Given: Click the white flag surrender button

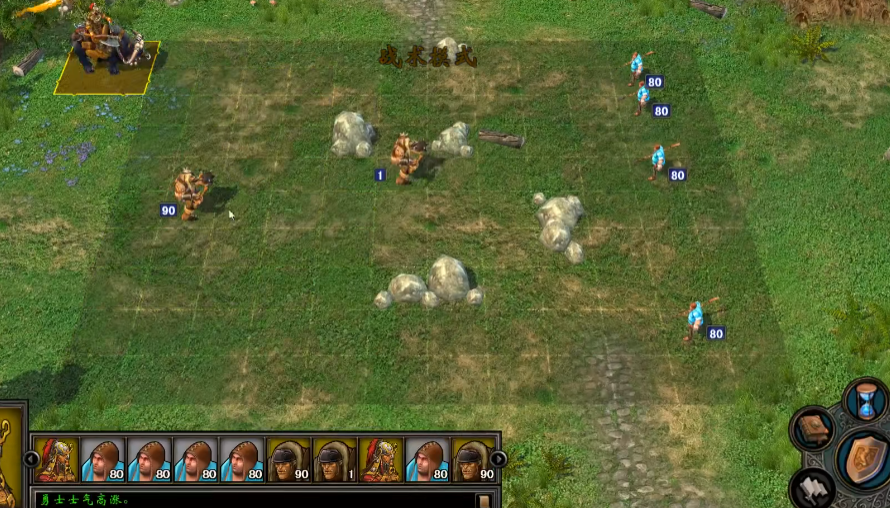Looking at the screenshot, I should [812, 487].
